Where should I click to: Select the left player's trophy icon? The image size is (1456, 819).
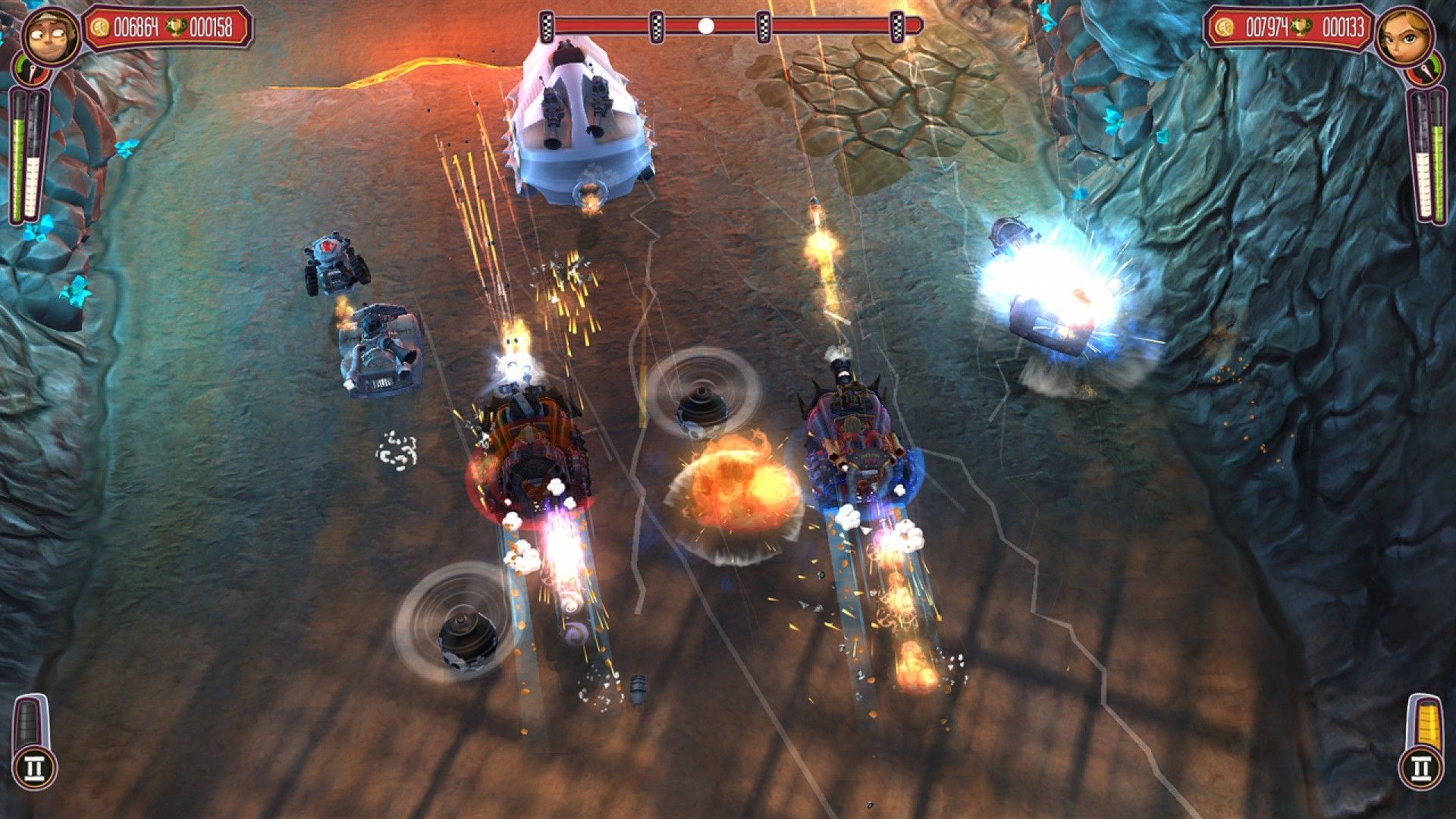177,27
